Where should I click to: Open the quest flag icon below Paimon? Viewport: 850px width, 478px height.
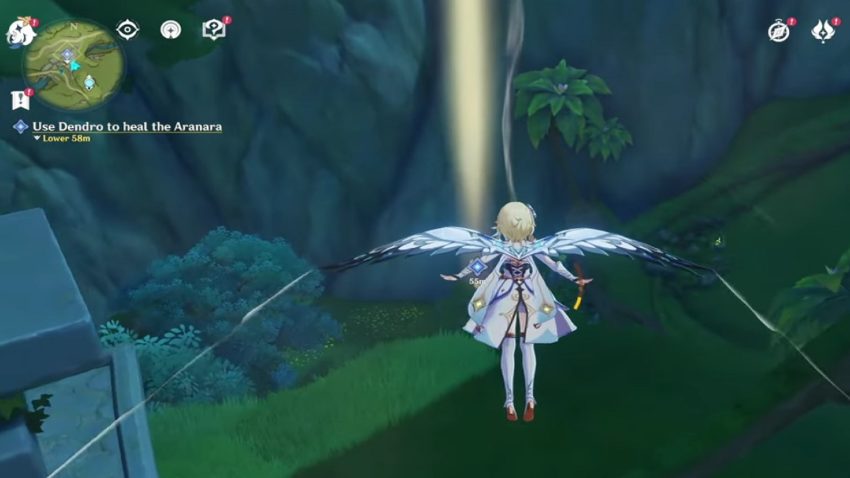[20, 99]
